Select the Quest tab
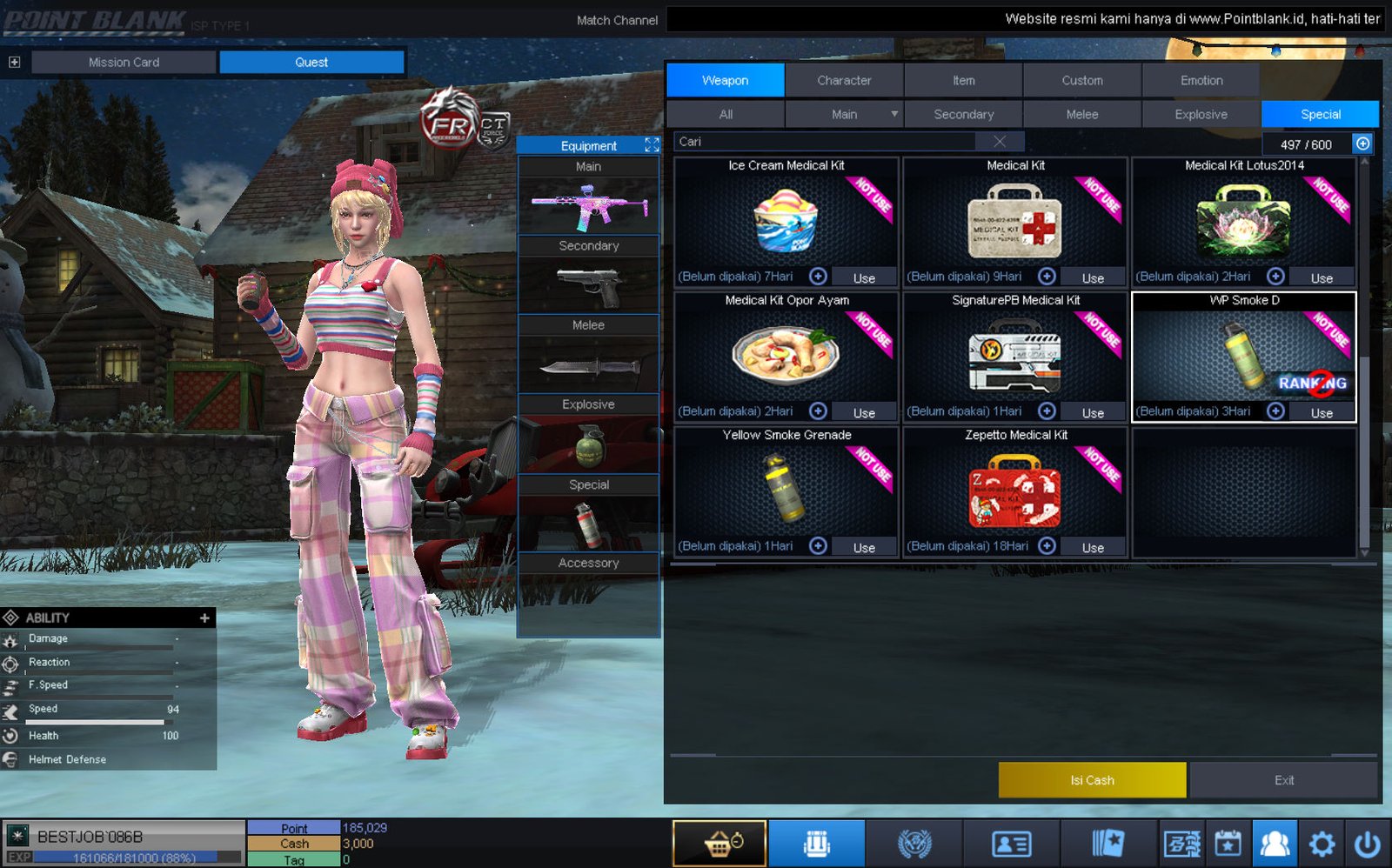The height and width of the screenshot is (868, 1392). coord(311,62)
